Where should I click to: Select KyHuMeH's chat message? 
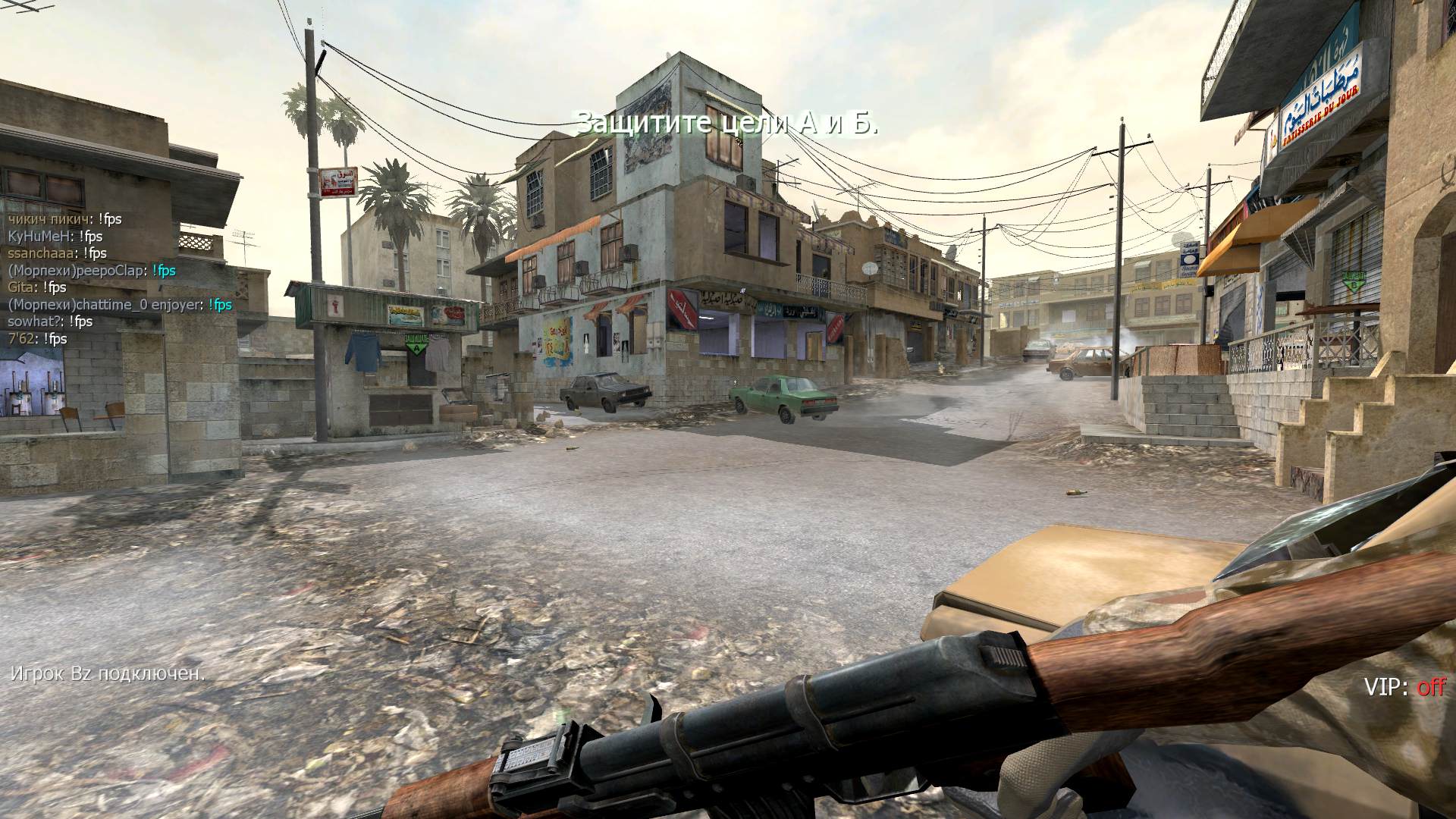pos(55,236)
